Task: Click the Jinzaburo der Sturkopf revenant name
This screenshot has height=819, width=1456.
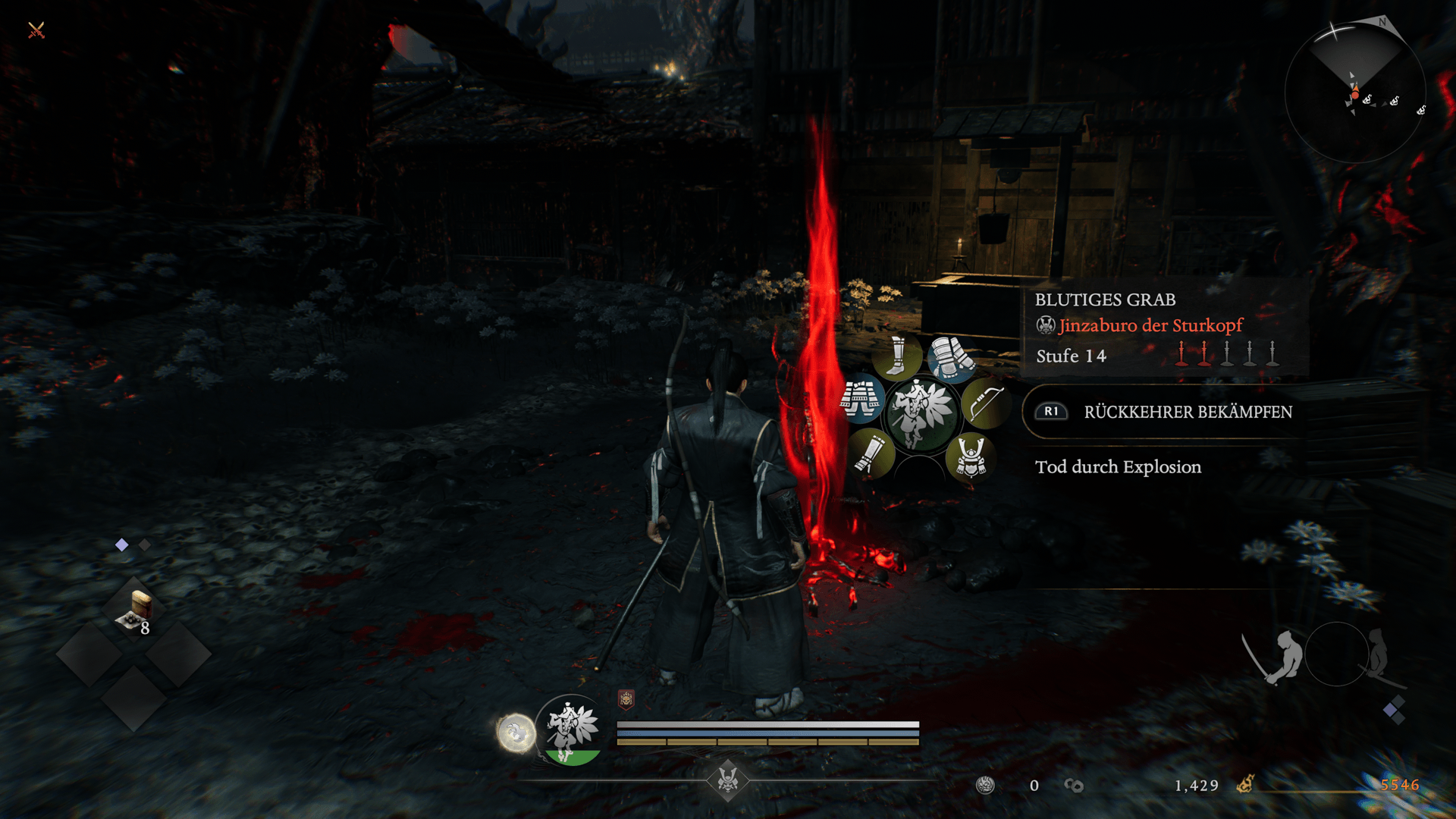Action: point(1150,325)
